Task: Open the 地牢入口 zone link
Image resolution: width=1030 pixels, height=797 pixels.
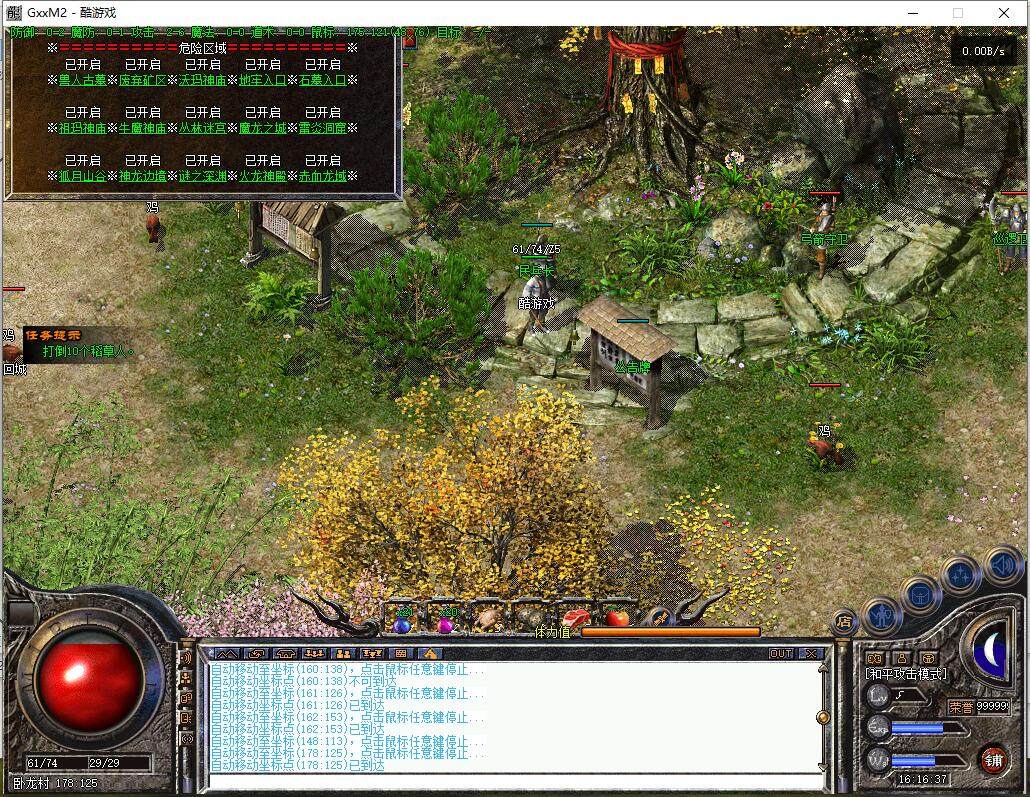Action: (263, 80)
